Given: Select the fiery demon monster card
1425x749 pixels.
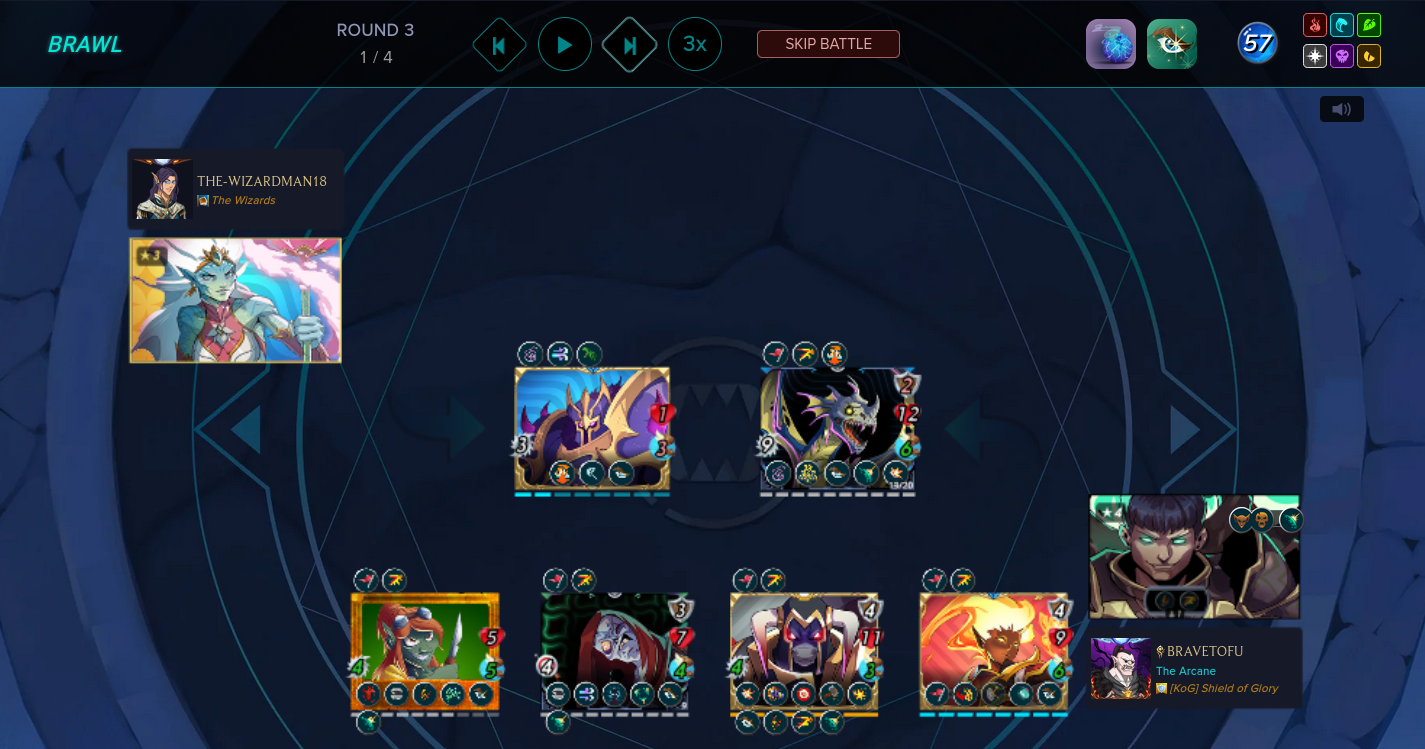Looking at the screenshot, I should point(994,651).
